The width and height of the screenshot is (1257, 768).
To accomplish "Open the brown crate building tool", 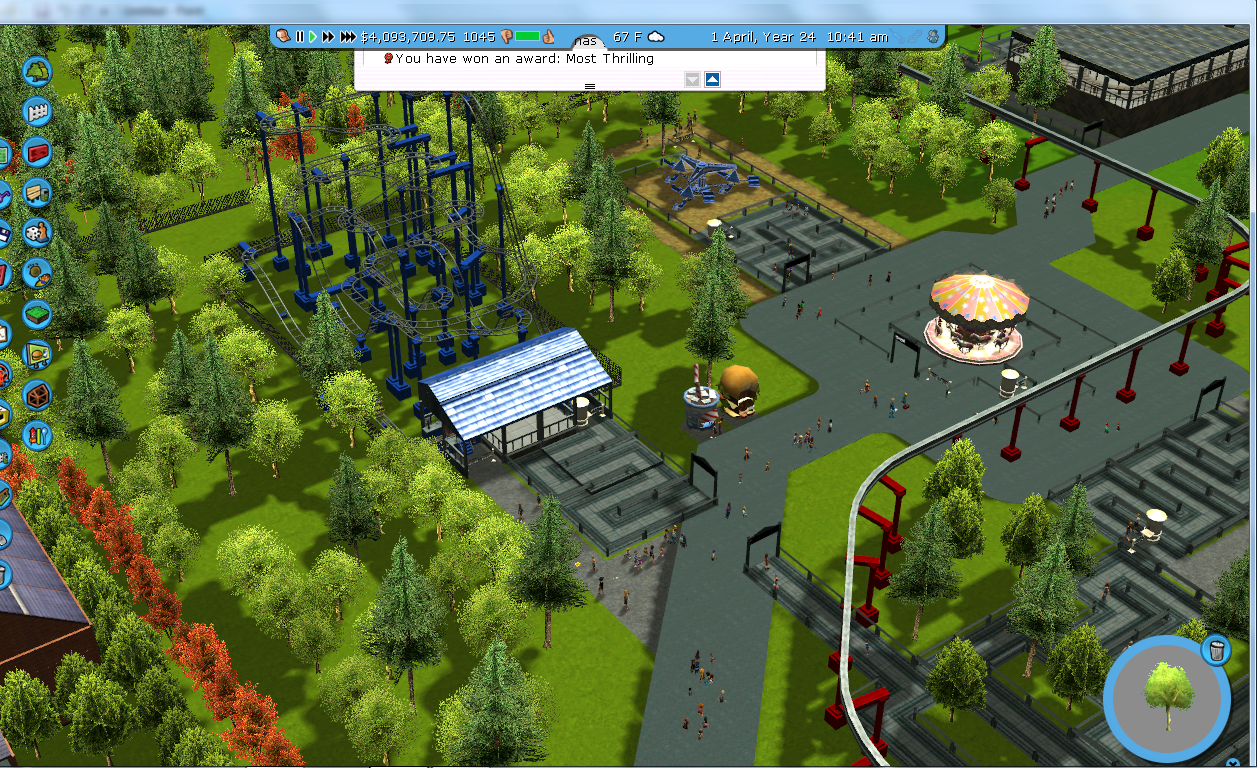I will [x=37, y=395].
